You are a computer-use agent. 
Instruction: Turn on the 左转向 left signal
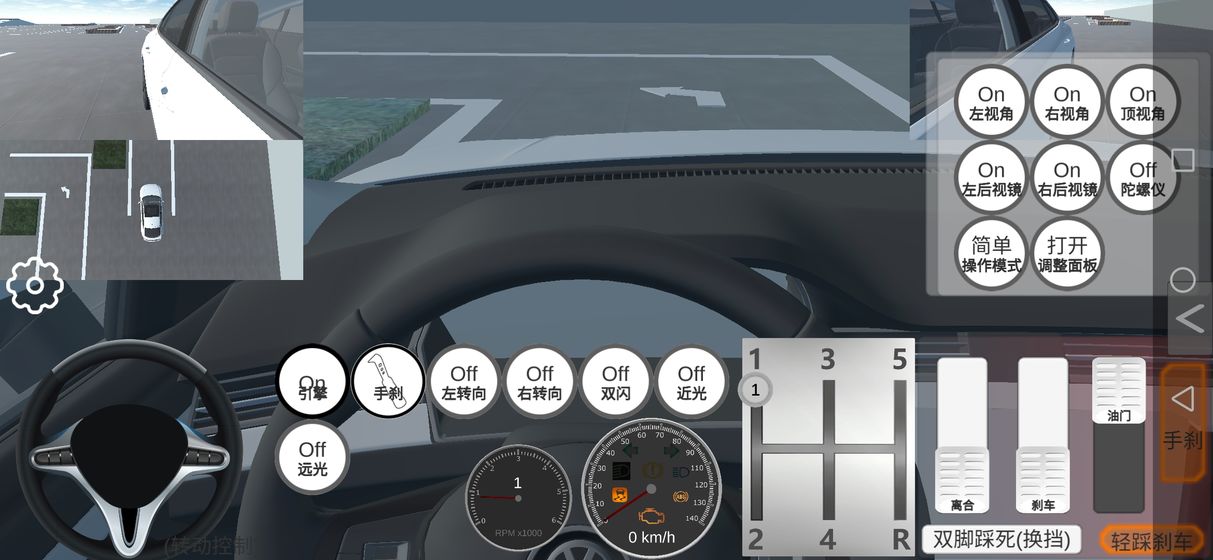point(464,382)
